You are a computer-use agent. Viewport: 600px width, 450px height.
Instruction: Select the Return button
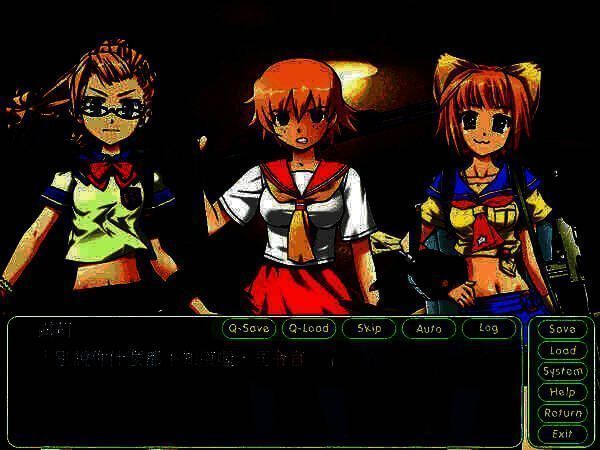pos(562,413)
